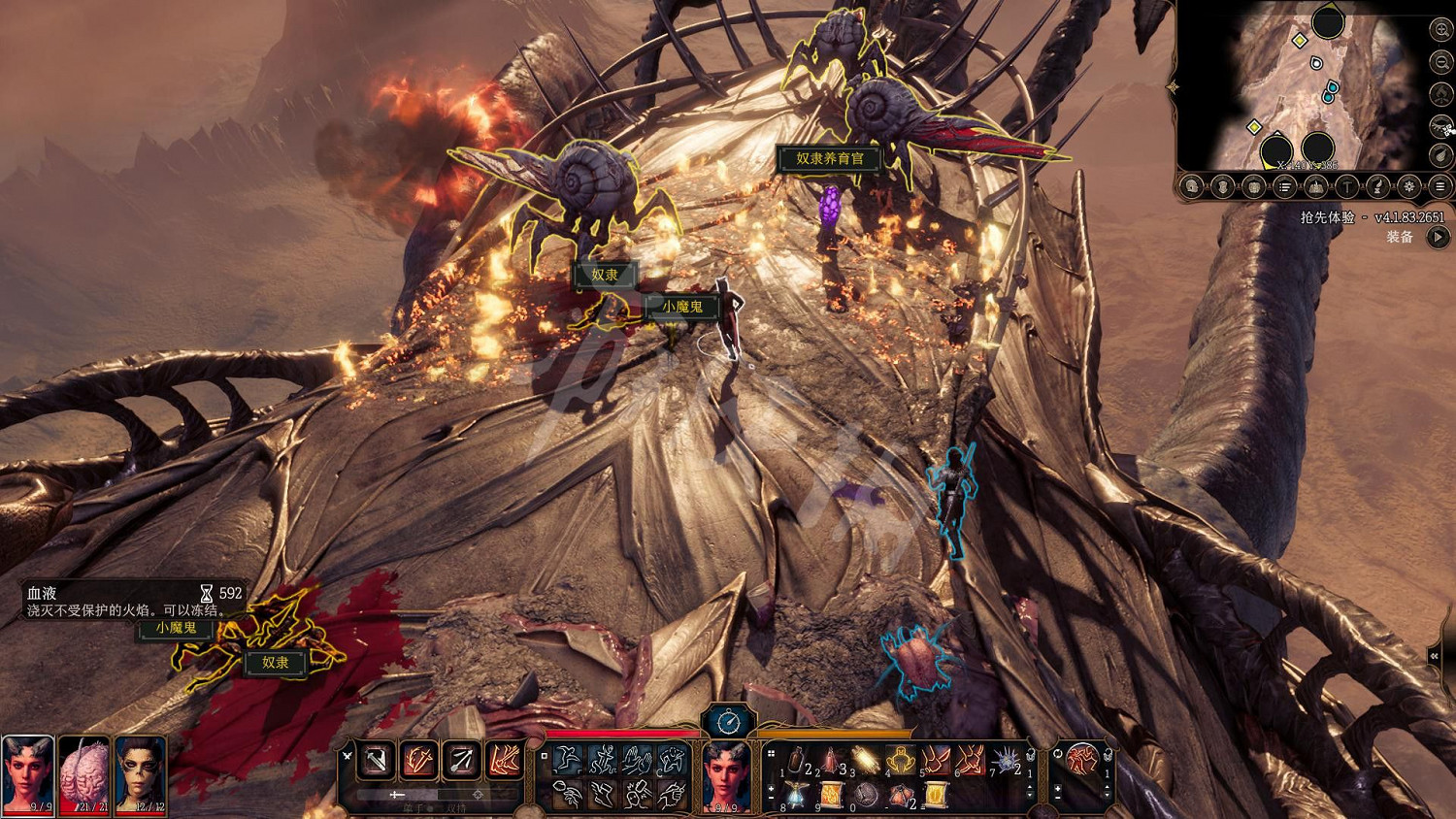Cast the glowing yellow figure spell in slot 4
Image resolution: width=1456 pixels, height=819 pixels.
901,761
